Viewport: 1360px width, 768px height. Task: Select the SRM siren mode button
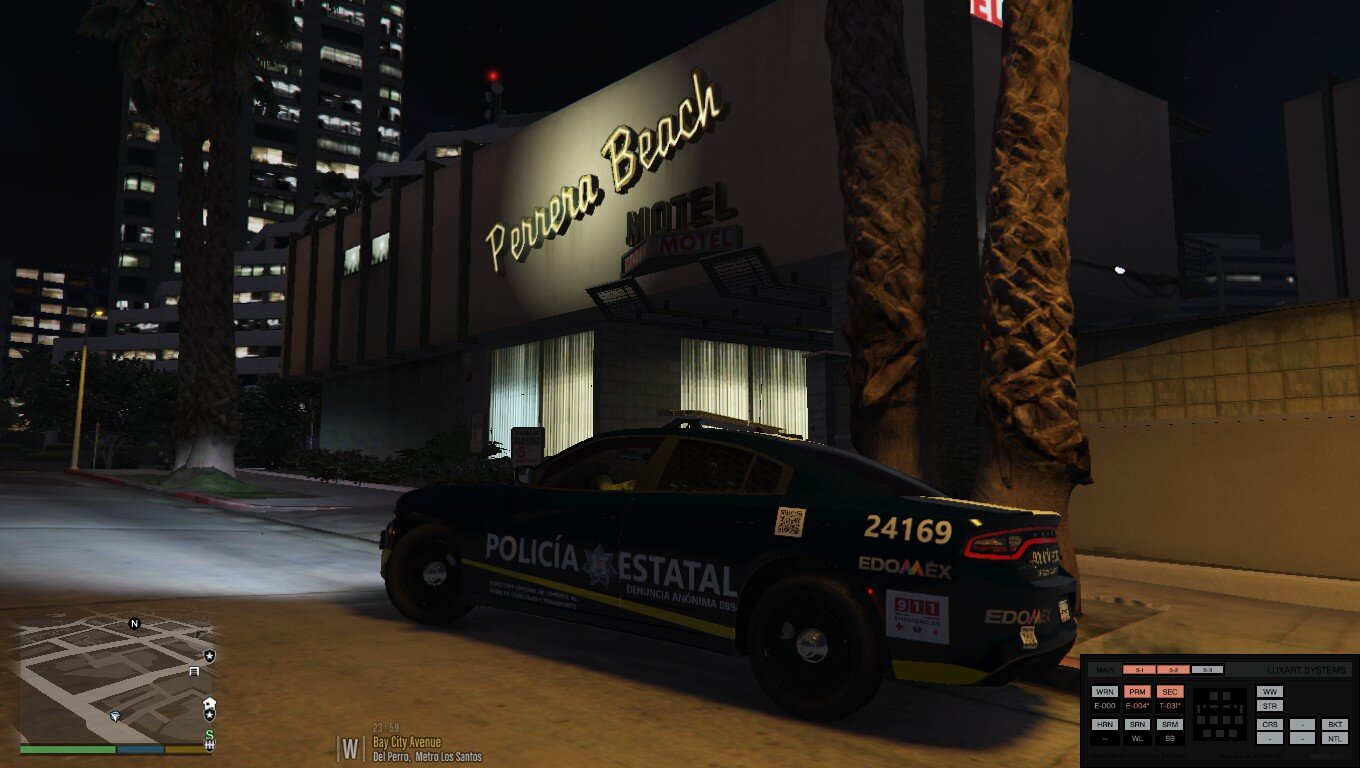(1169, 724)
